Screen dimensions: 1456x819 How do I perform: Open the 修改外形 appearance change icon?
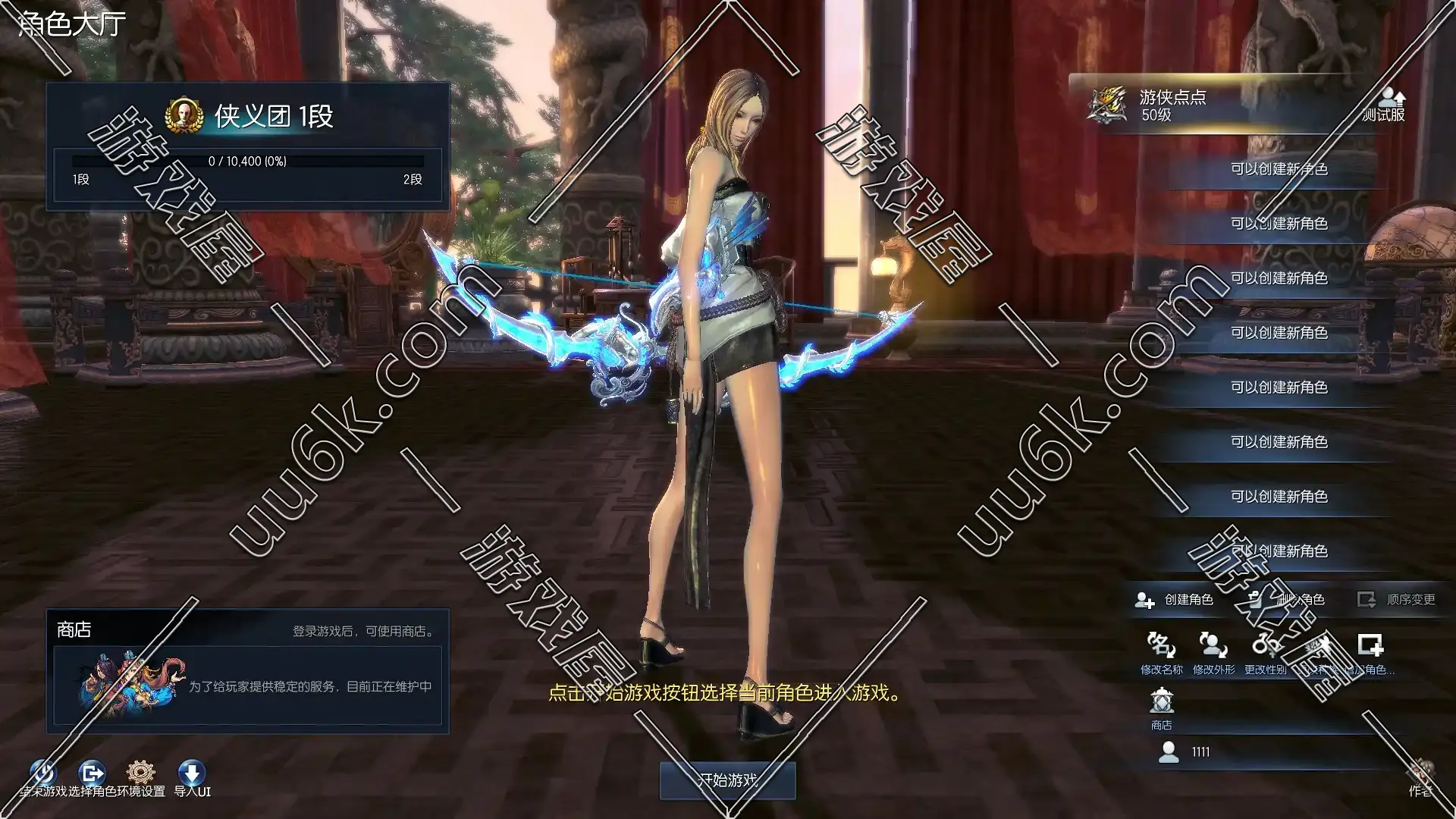tap(1213, 647)
